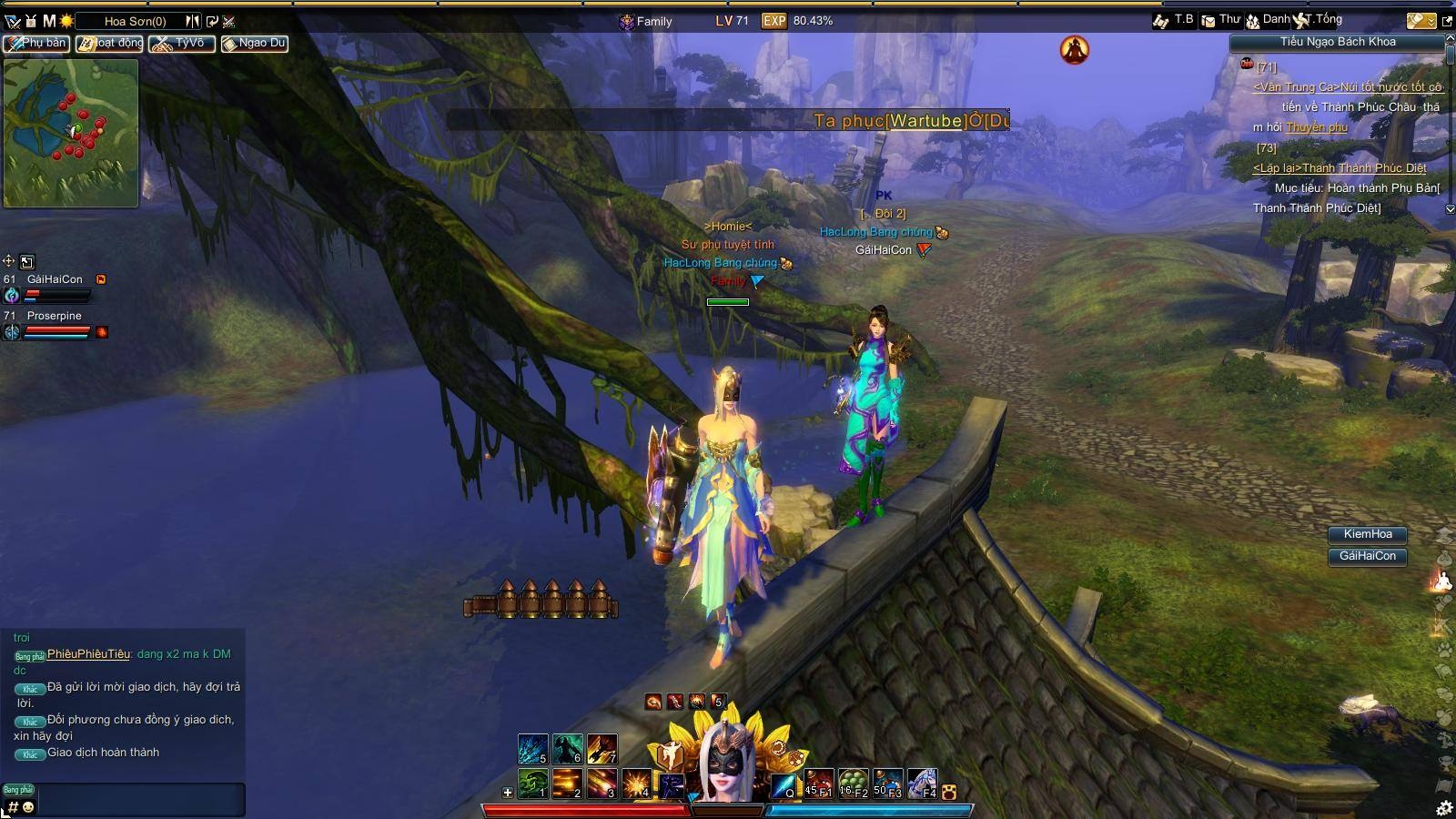The height and width of the screenshot is (819, 1456).
Task: Open the Phụ bản dungeon menu
Action: tap(36, 43)
